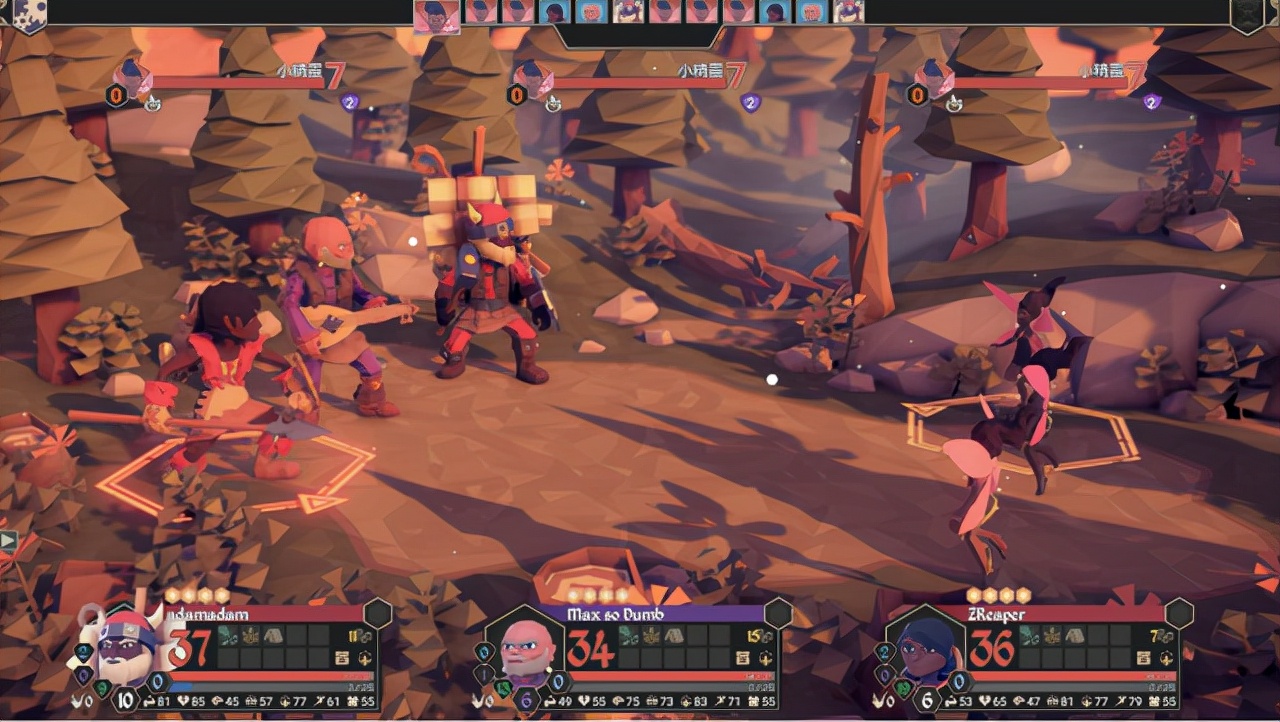This screenshot has height=722, width=1280.
Task: Click Max so Dumb's armor tunic slot
Action: tap(673, 635)
